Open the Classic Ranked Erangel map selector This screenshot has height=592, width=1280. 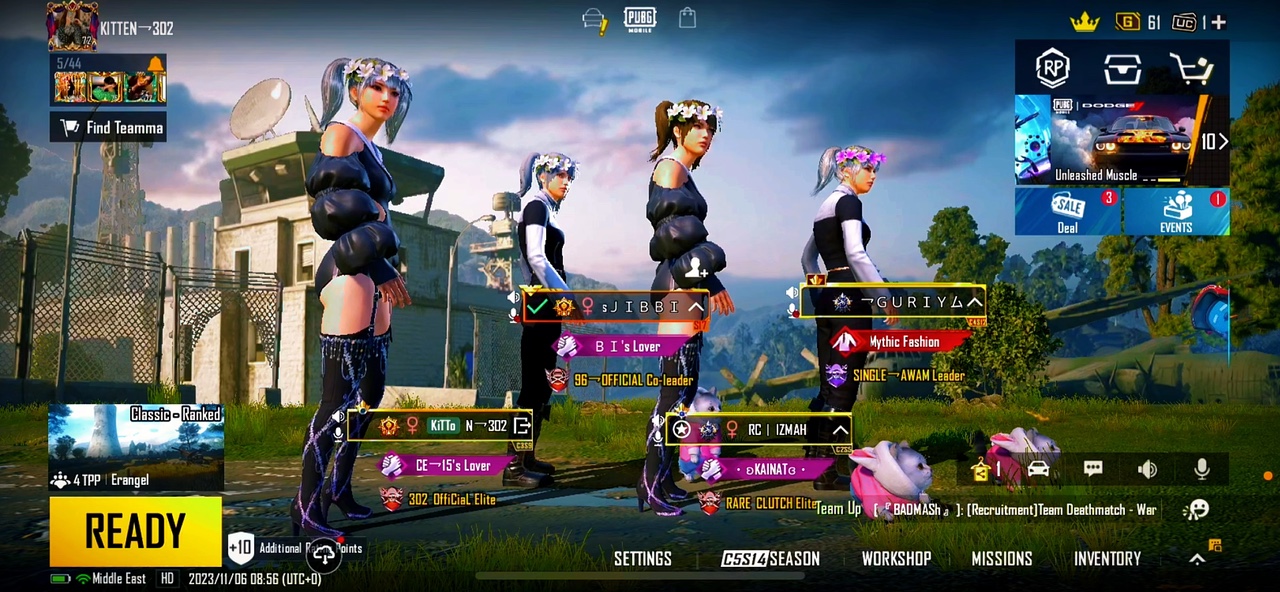tap(136, 447)
